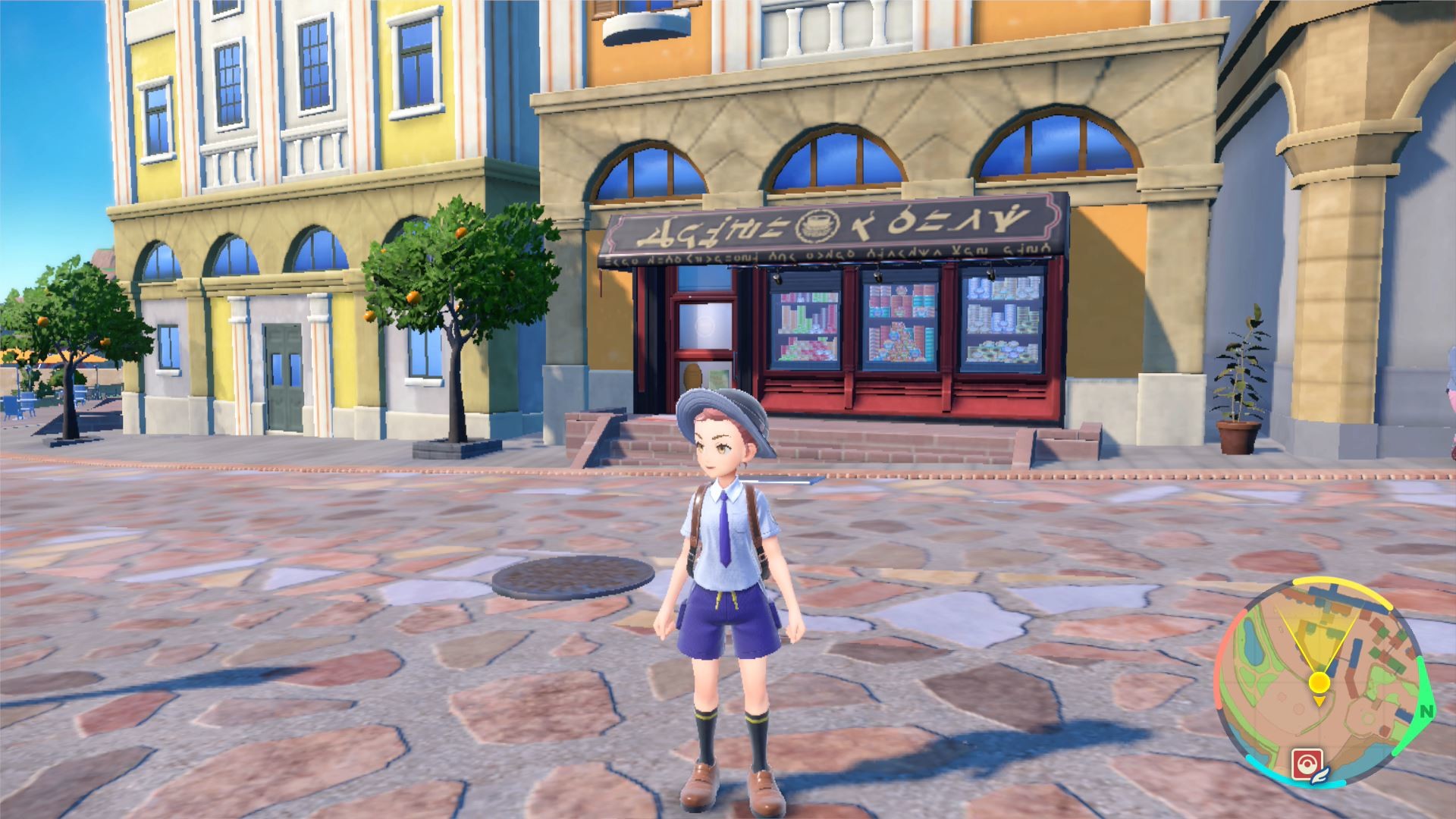Click the blue fly-wing icon on the minimap
Screen dimensions: 1456x819
pos(1319,775)
